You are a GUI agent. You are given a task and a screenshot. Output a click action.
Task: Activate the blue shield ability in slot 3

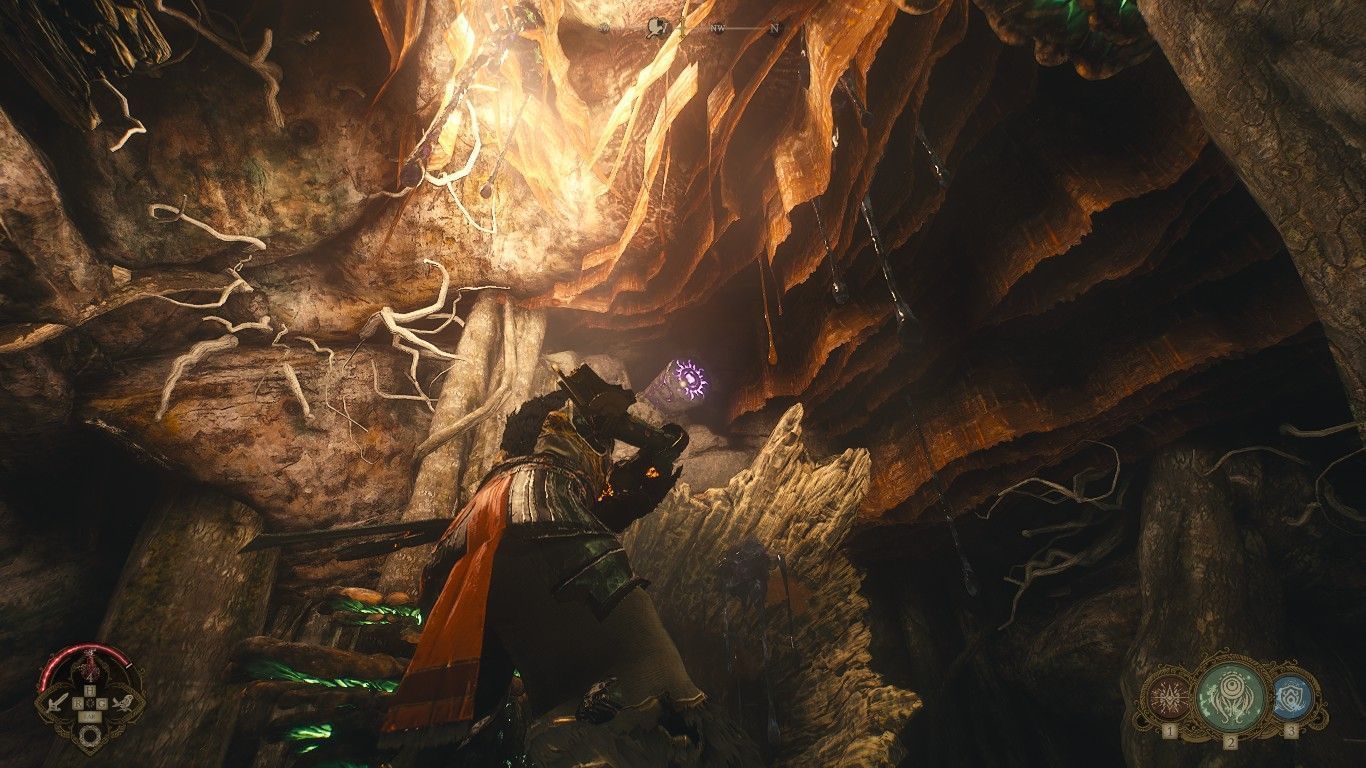point(1291,697)
